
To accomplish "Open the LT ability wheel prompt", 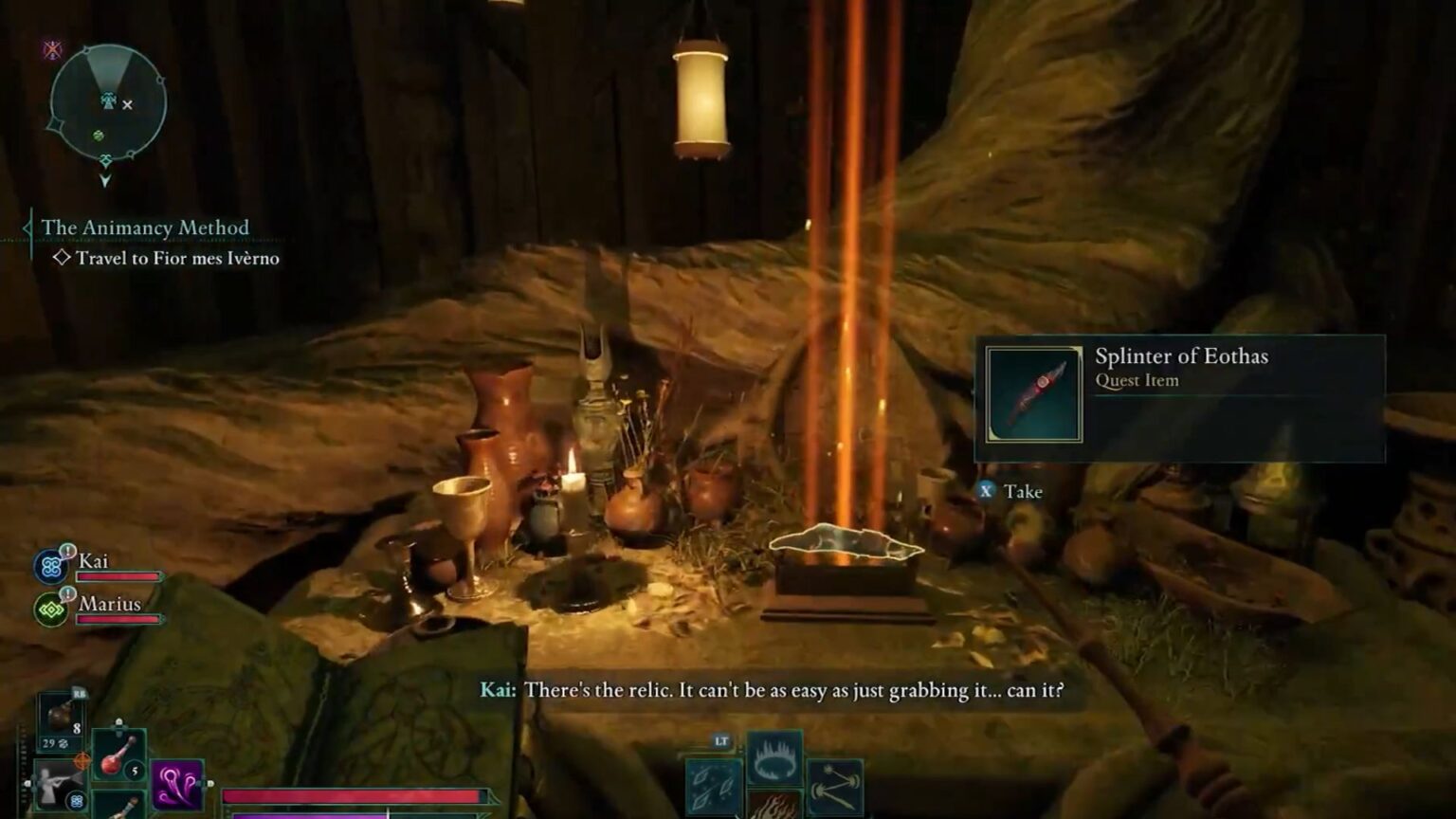I will coord(721,740).
